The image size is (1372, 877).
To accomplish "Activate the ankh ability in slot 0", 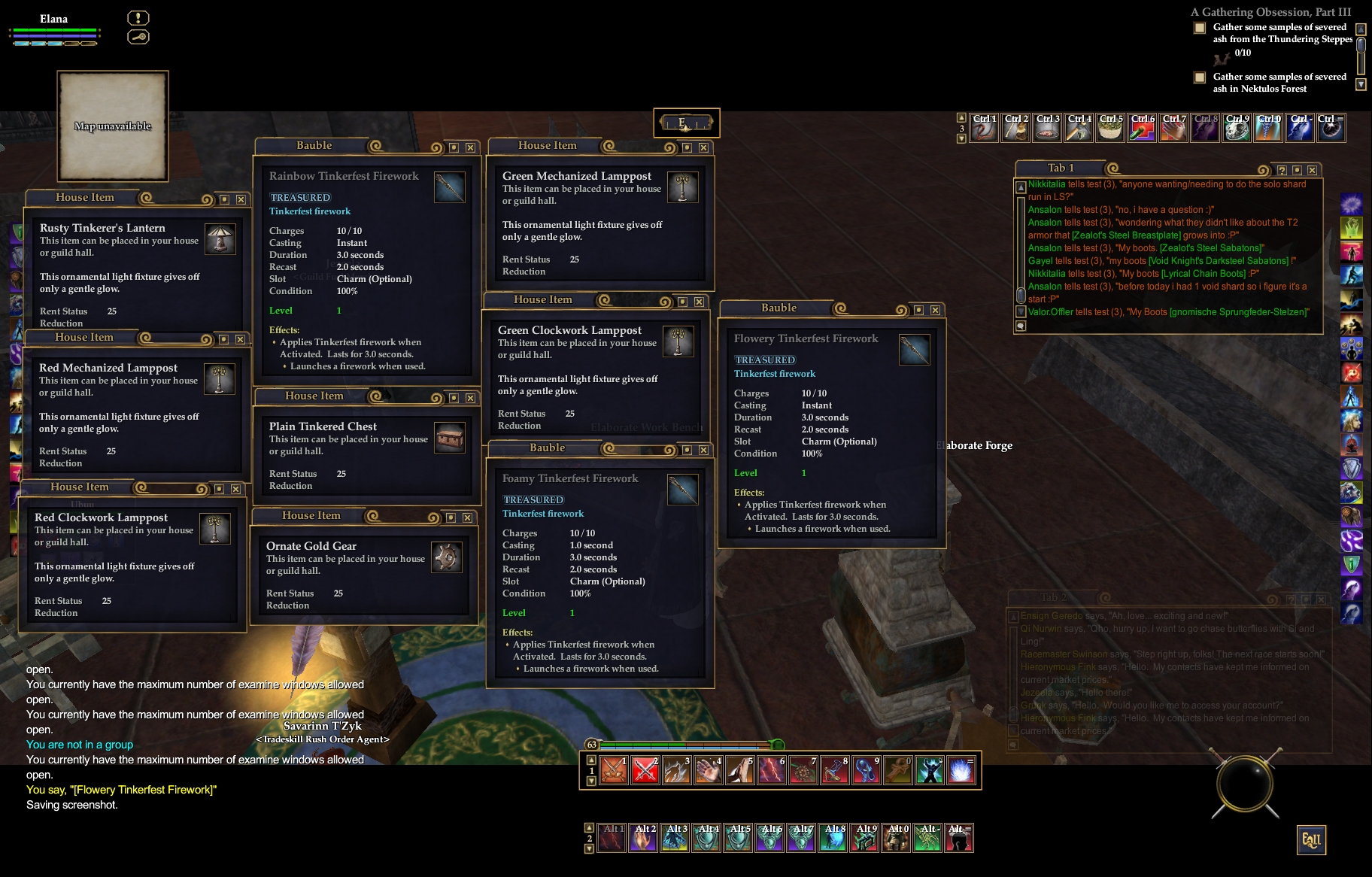I will click(x=898, y=770).
